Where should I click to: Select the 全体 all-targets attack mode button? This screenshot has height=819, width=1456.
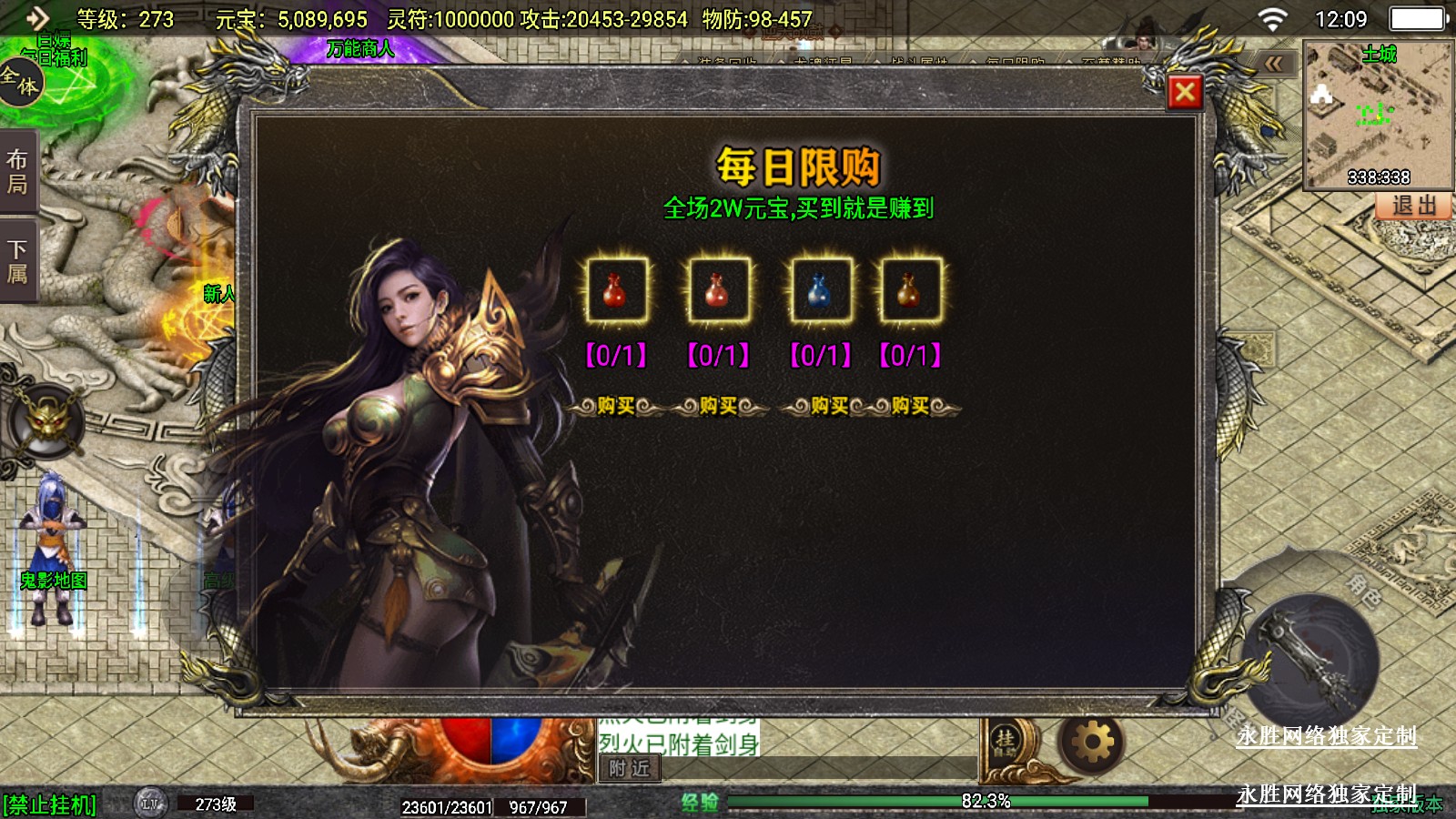(20, 80)
